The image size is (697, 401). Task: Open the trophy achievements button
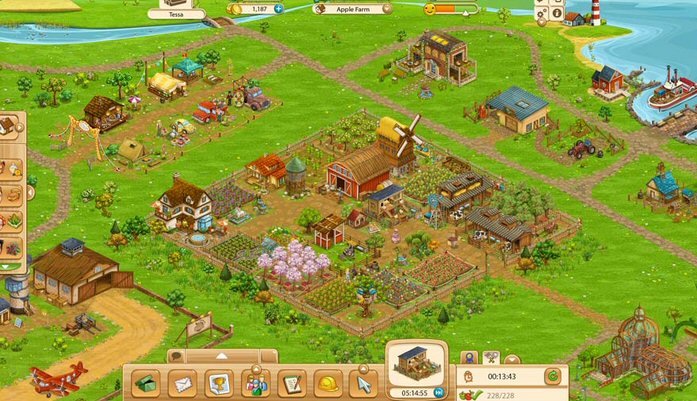tap(217, 382)
